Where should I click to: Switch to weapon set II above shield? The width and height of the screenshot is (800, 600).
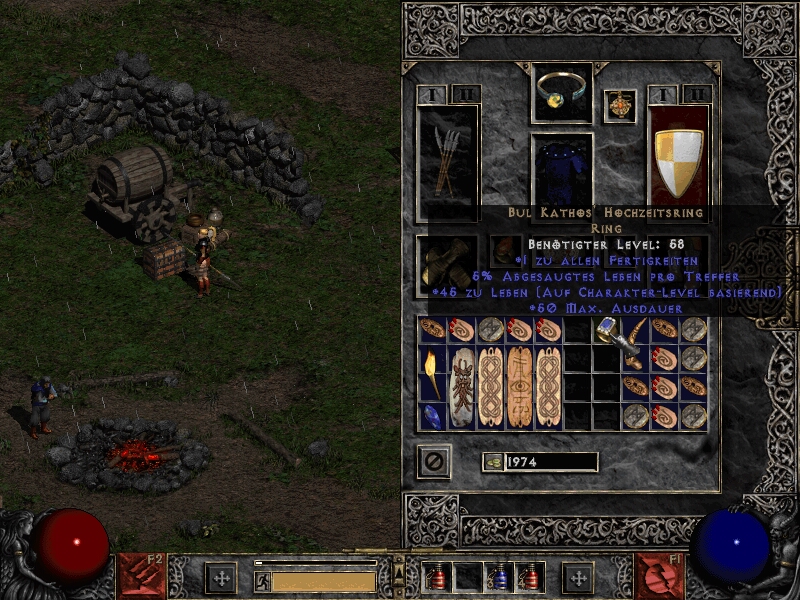pyautogui.click(x=697, y=95)
